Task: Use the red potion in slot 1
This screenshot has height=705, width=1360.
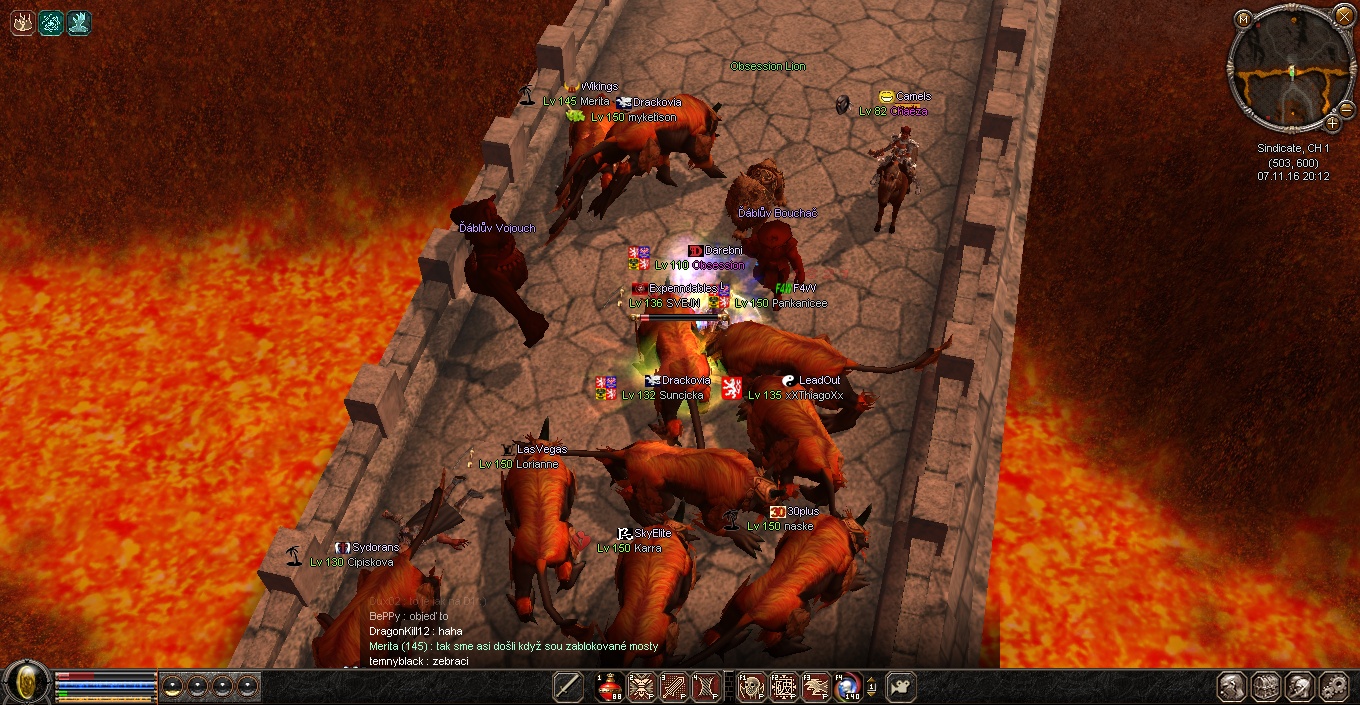Action: (x=610, y=687)
